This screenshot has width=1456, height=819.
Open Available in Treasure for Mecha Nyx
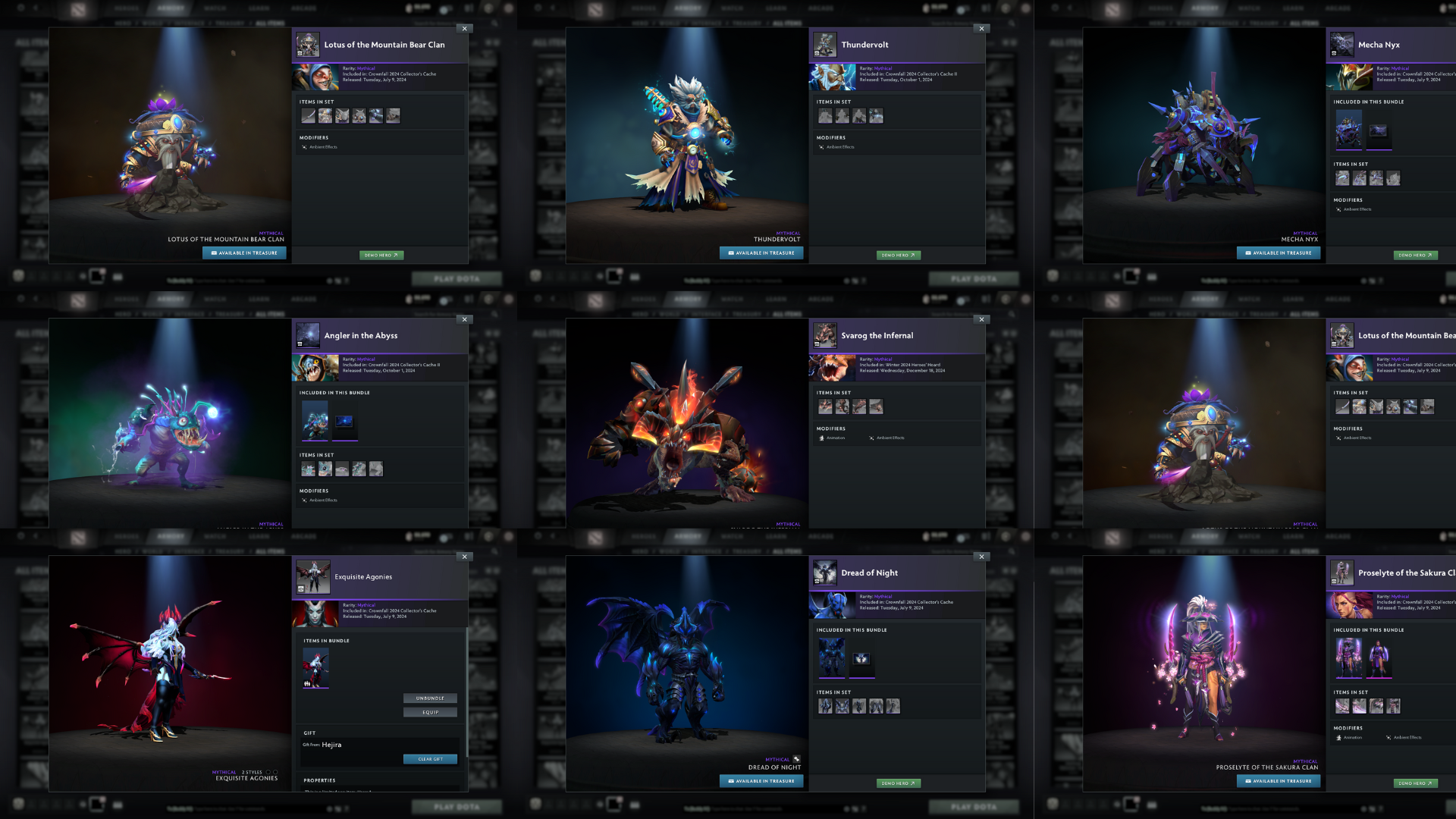click(x=1279, y=253)
